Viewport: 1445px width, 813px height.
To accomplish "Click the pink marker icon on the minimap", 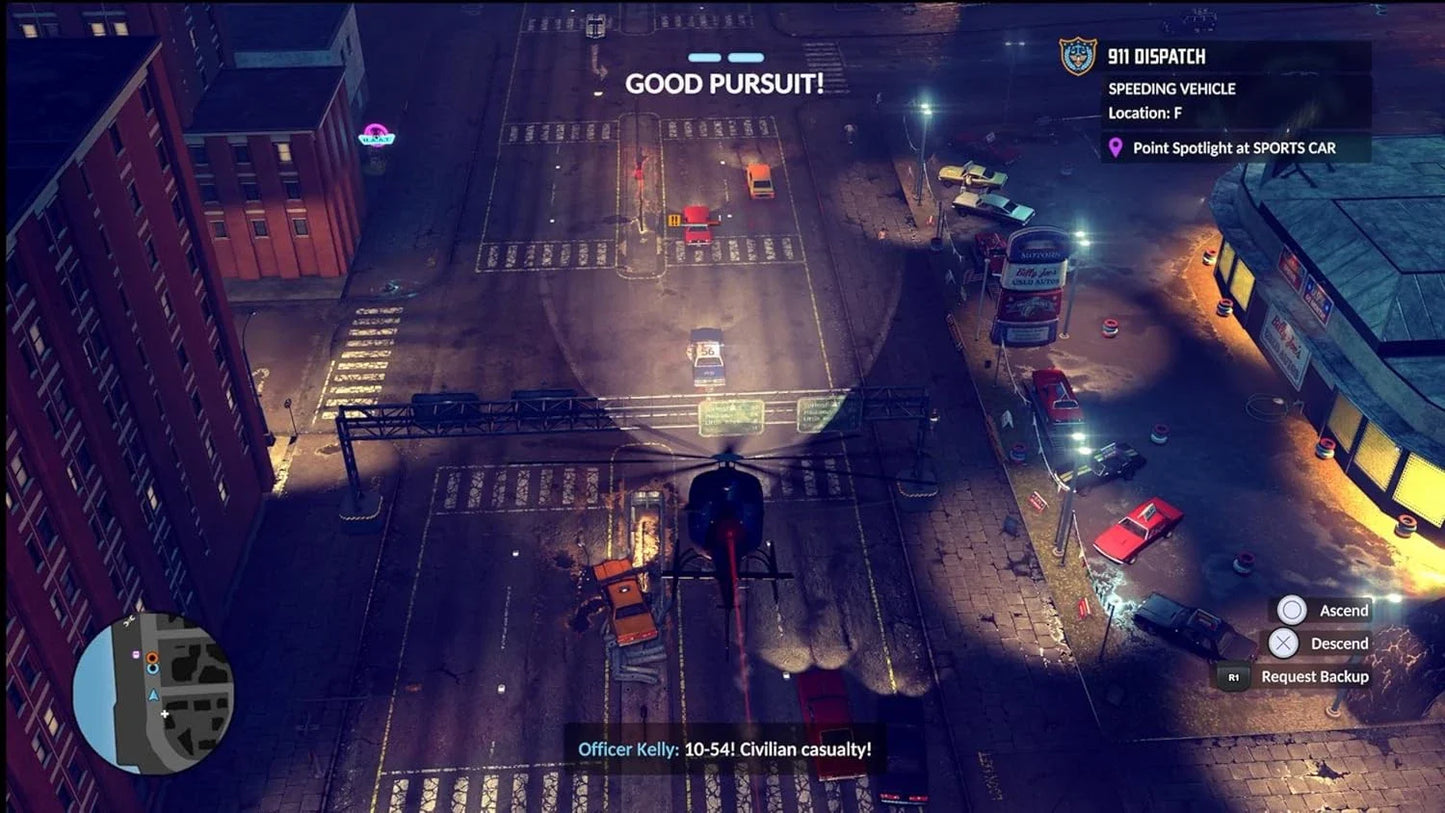I will [136, 654].
